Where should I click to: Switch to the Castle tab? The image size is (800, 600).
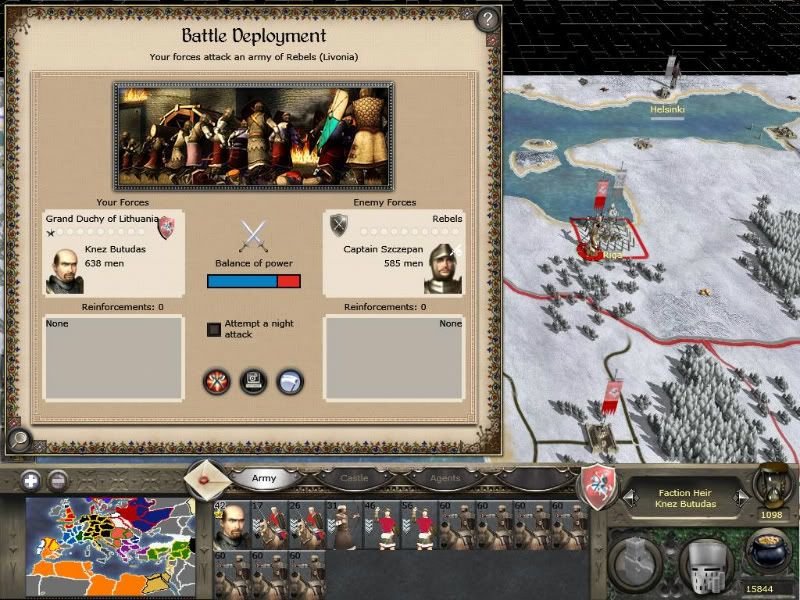[x=349, y=479]
